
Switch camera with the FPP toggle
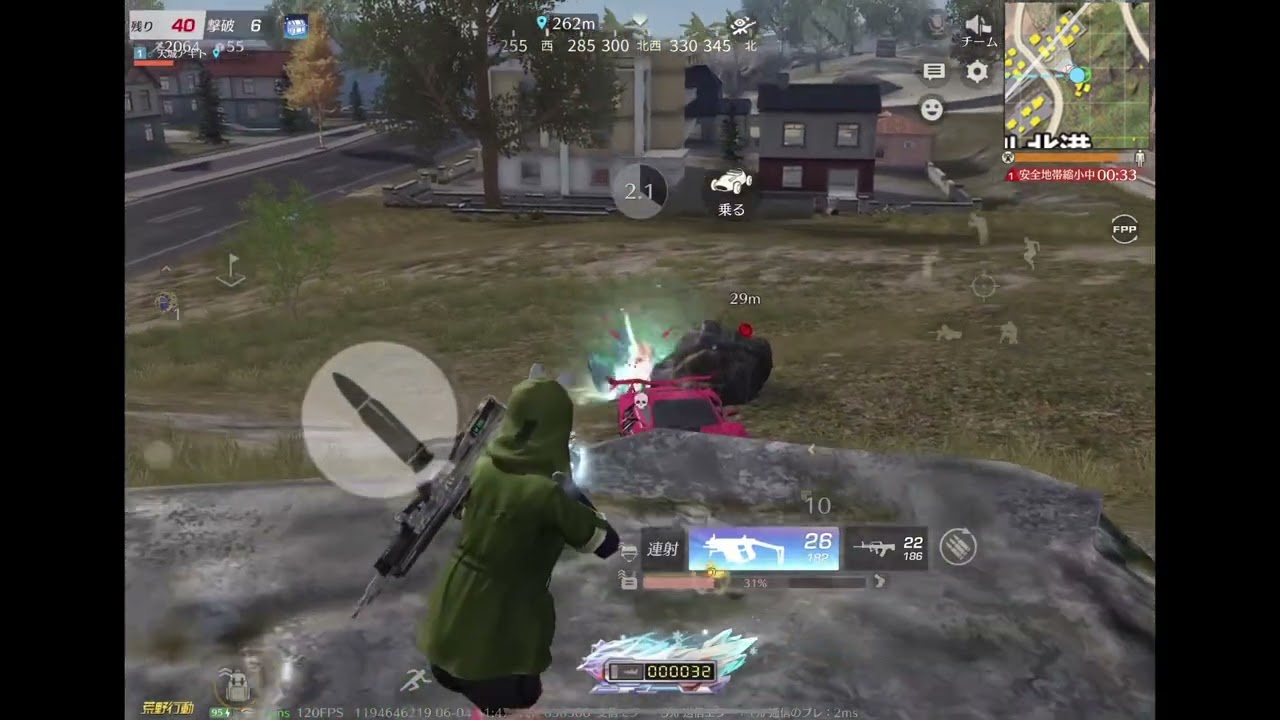(1125, 230)
